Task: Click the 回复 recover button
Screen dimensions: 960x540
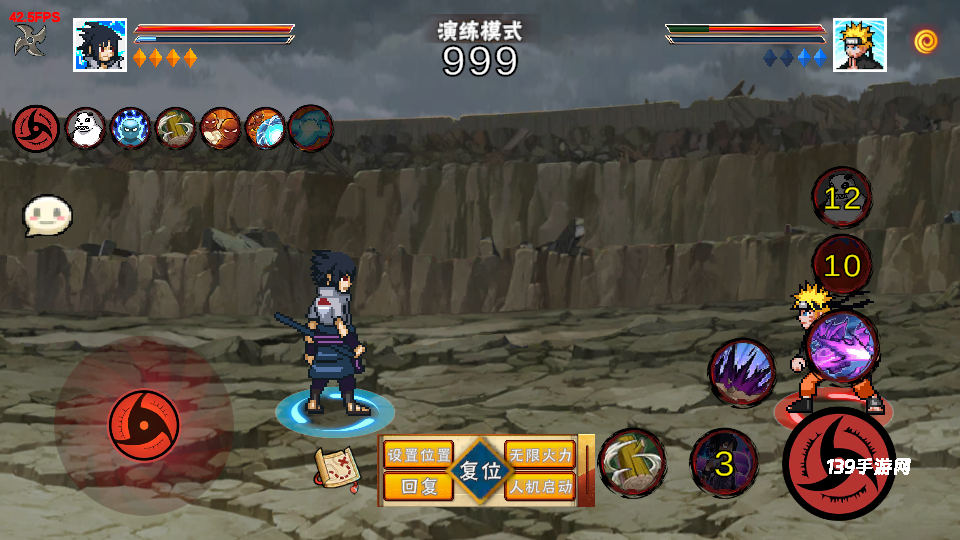Action: (x=419, y=487)
